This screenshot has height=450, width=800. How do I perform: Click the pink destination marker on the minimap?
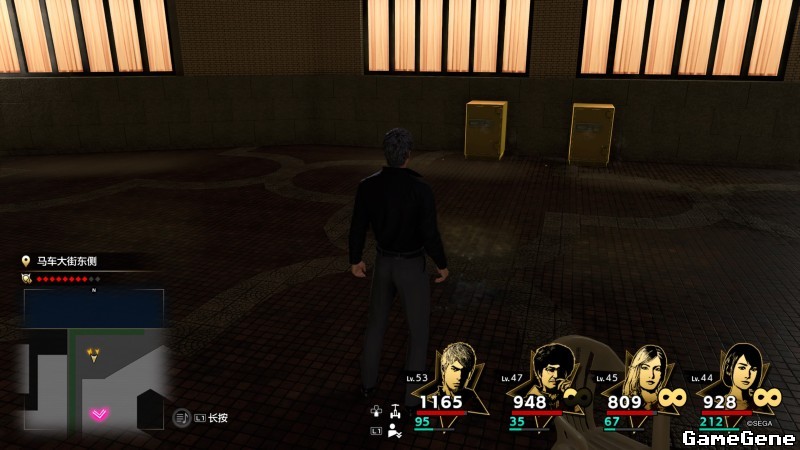pyautogui.click(x=99, y=414)
